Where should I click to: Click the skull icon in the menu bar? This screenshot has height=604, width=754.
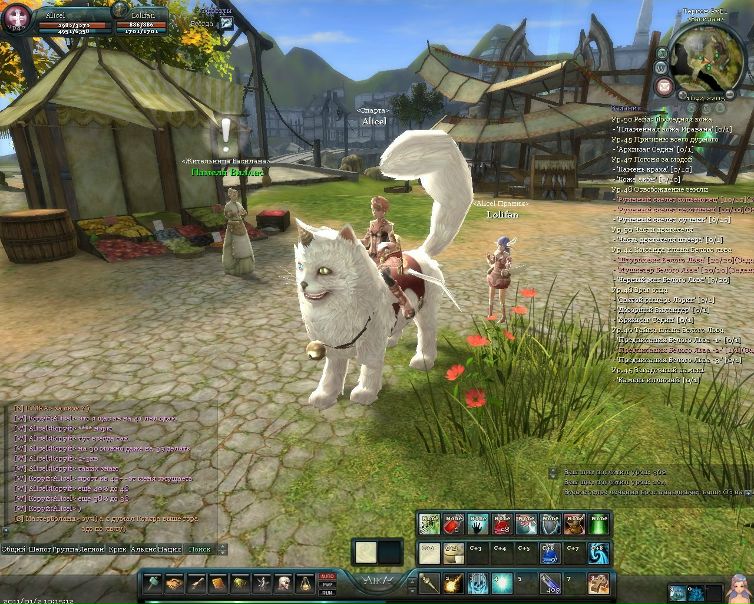tap(283, 583)
